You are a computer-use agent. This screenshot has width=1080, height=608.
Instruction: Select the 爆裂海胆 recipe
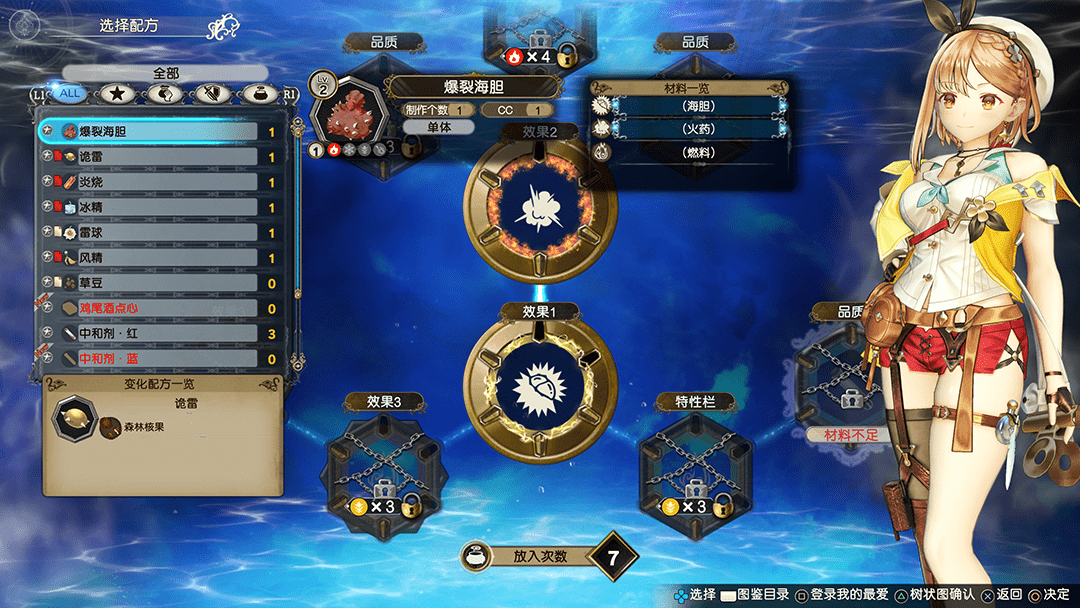[160, 131]
